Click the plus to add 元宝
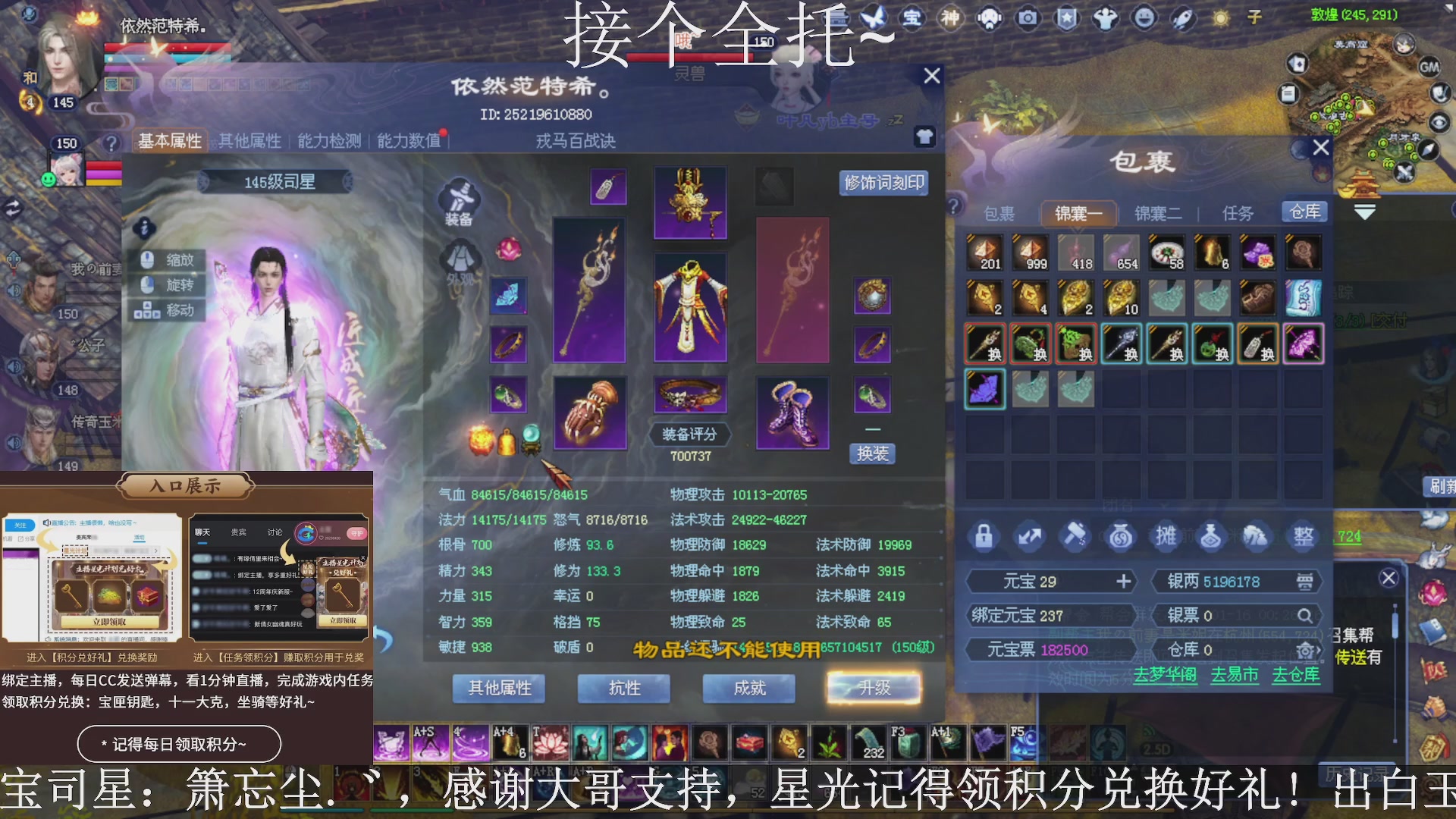 1123,581
